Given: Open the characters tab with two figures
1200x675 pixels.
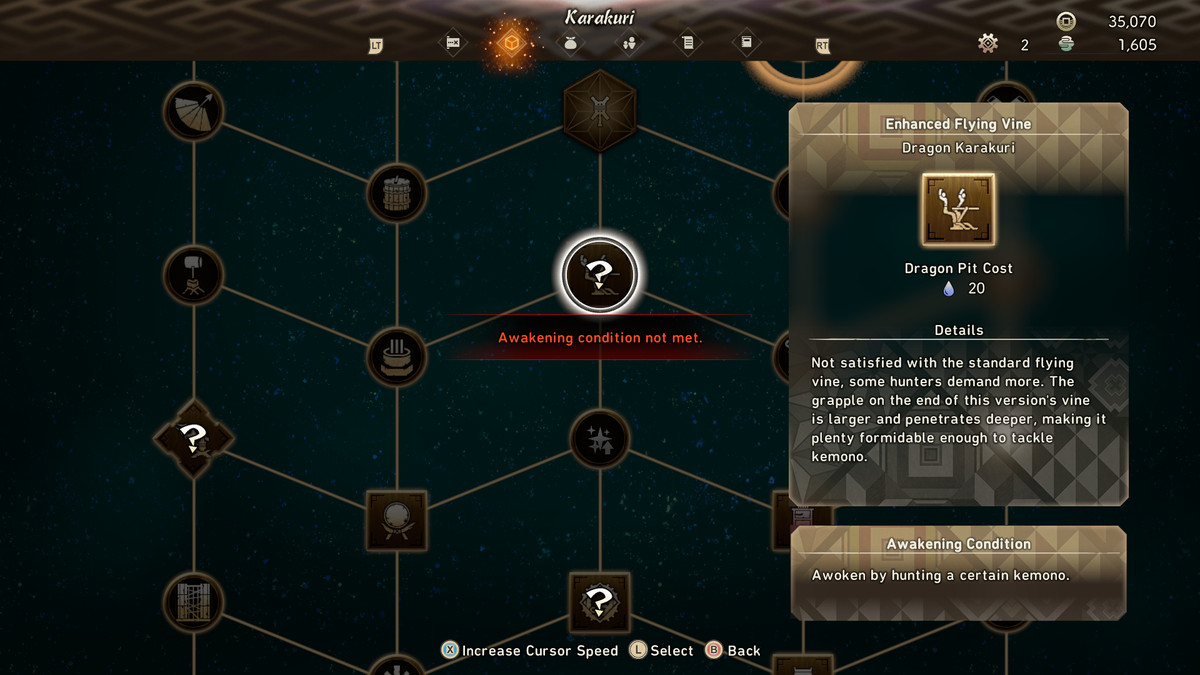Looking at the screenshot, I should coord(629,43).
